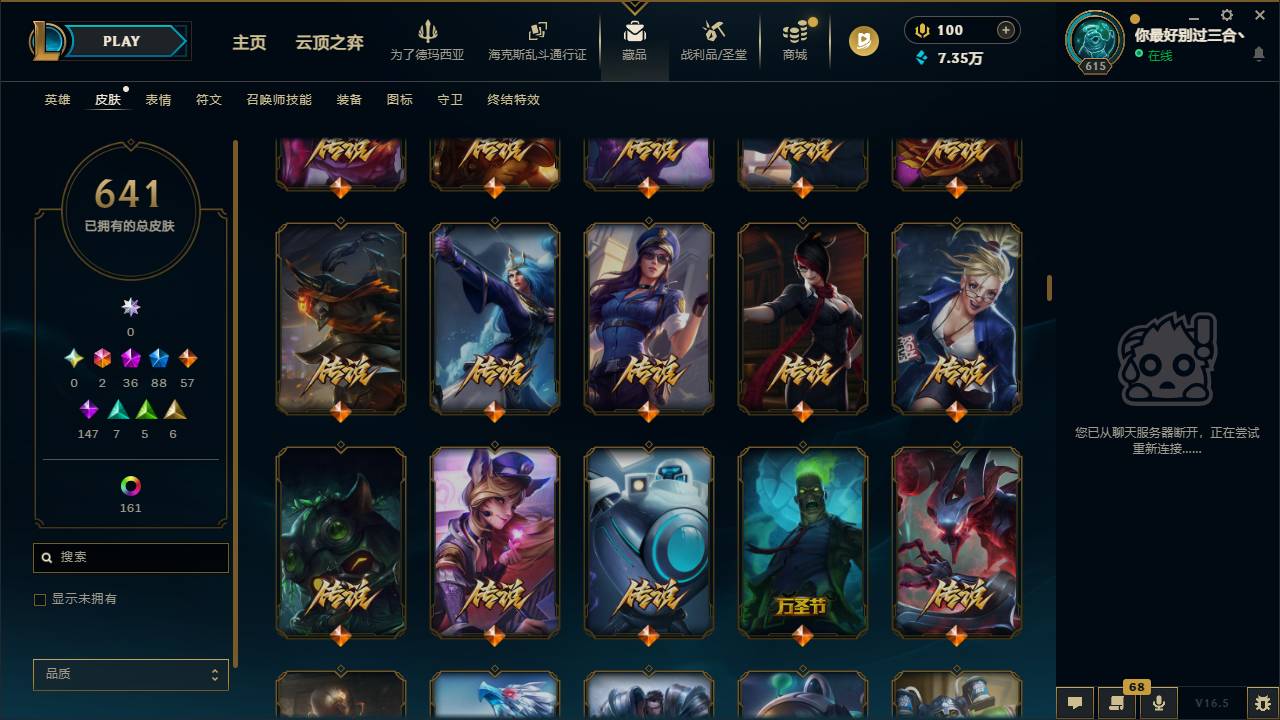Open the 海克斯乱斗通行证 pass
Viewport: 1280px width, 720px height.
pos(537,40)
